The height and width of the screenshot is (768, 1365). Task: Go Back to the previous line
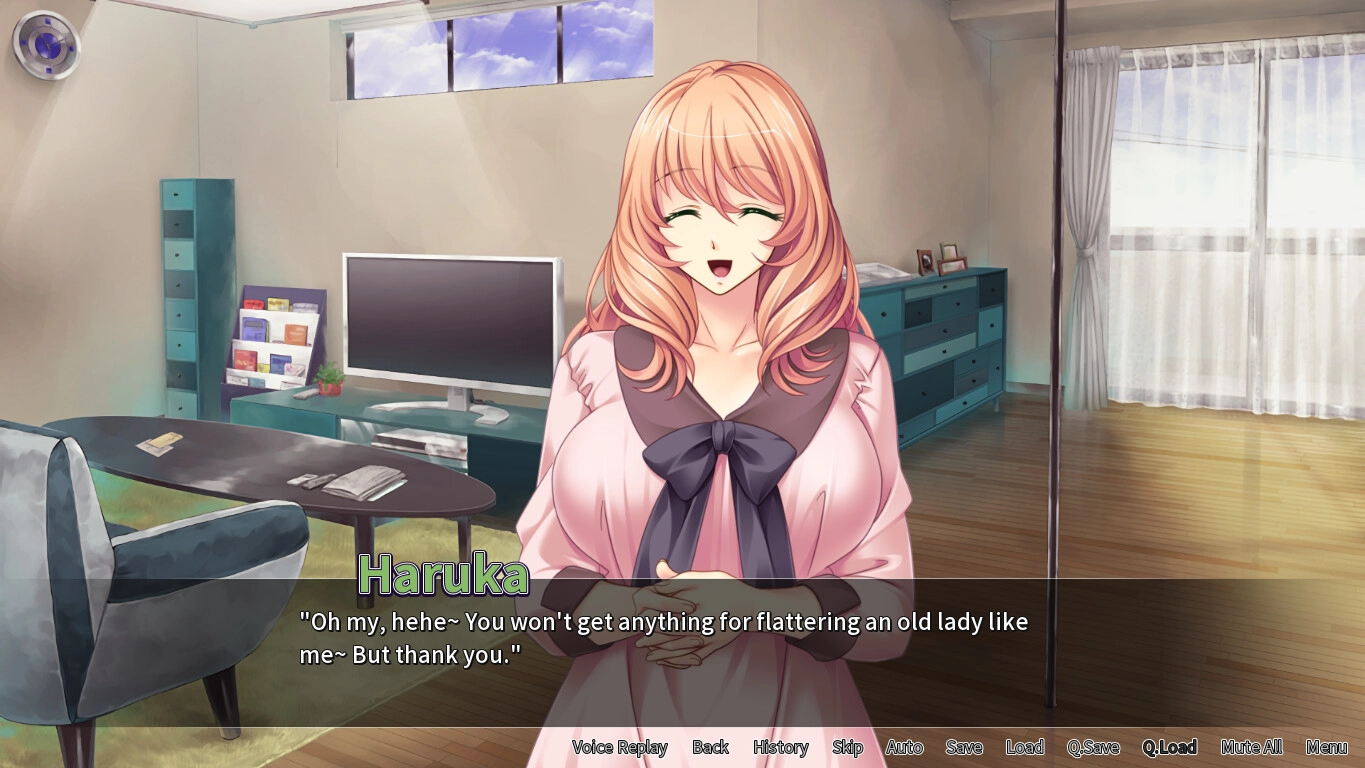pyautogui.click(x=710, y=747)
